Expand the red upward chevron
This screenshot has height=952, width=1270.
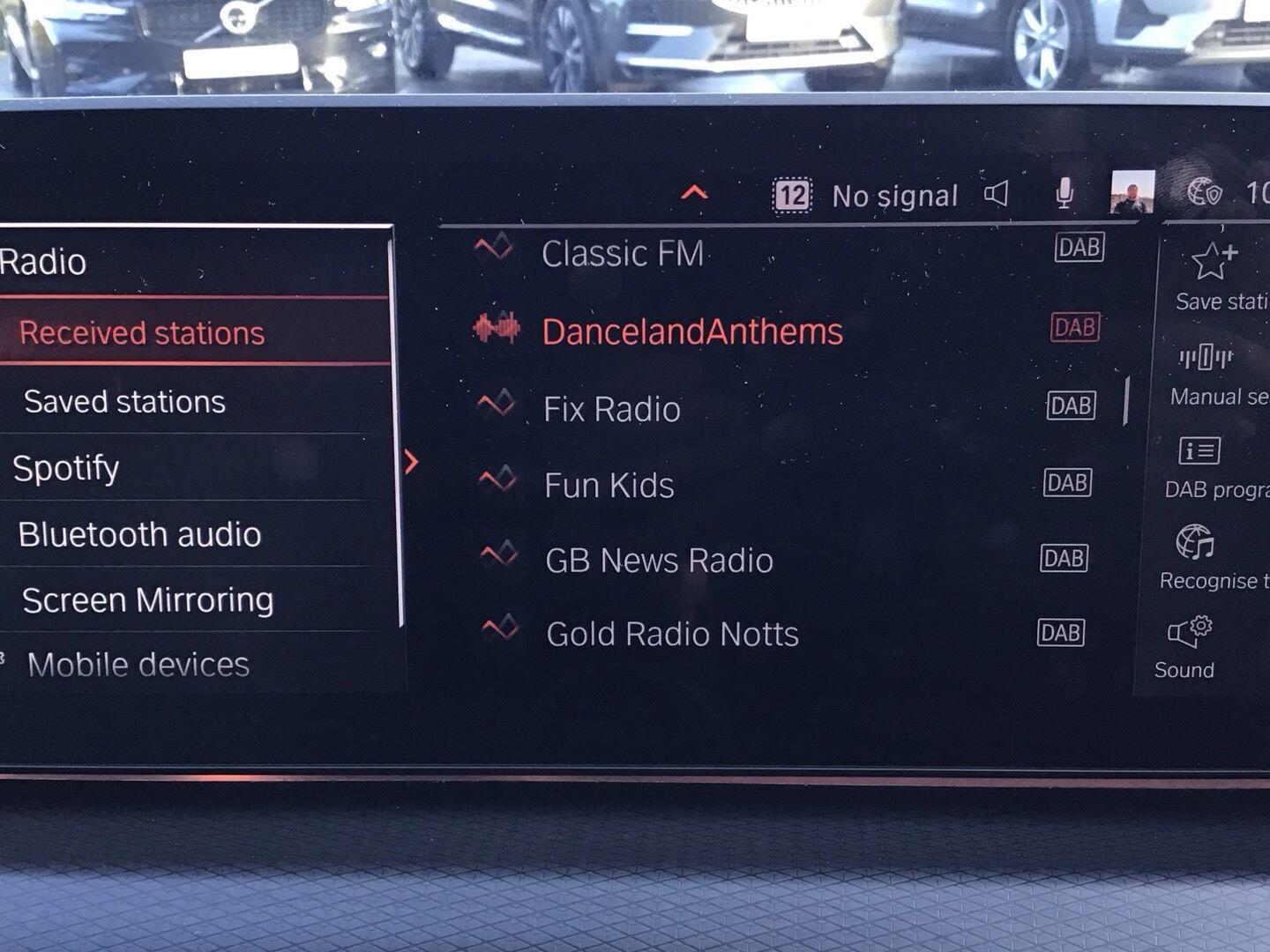click(x=695, y=191)
